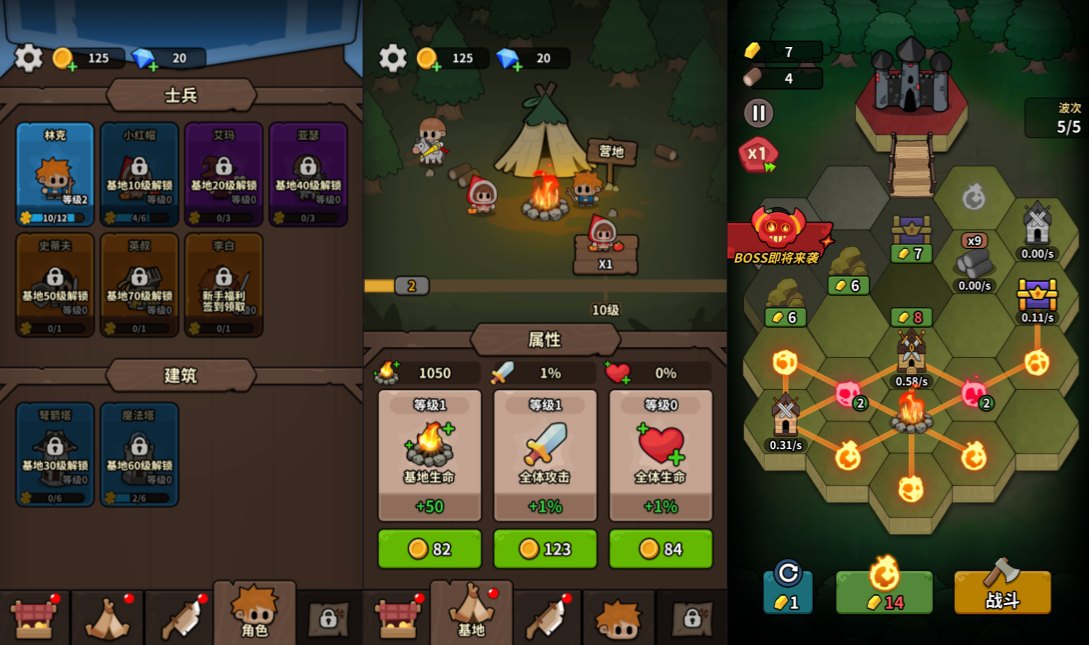Open the 李白 sign-in reward card
The height and width of the screenshot is (645, 1089).
coord(223,285)
